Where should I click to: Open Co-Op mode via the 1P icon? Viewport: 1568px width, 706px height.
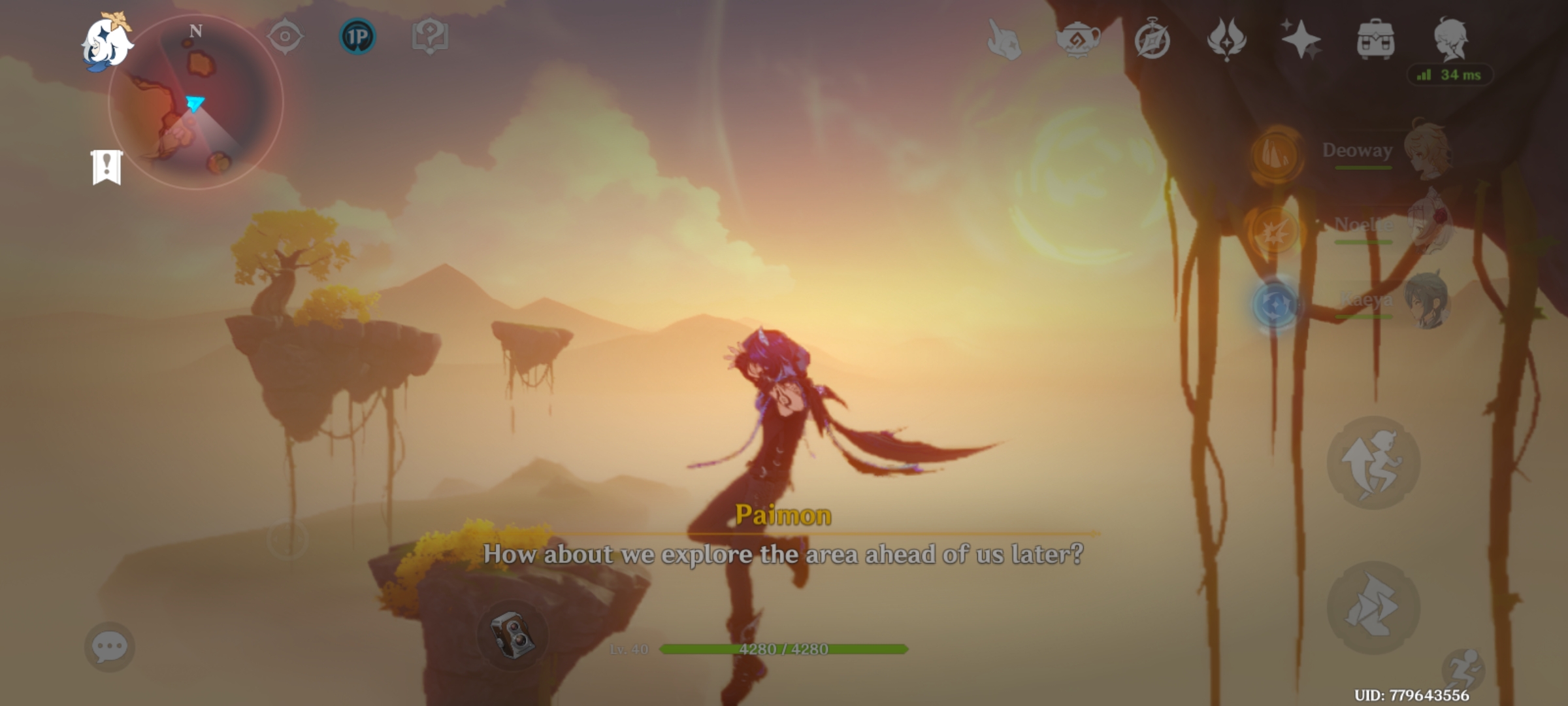[358, 38]
